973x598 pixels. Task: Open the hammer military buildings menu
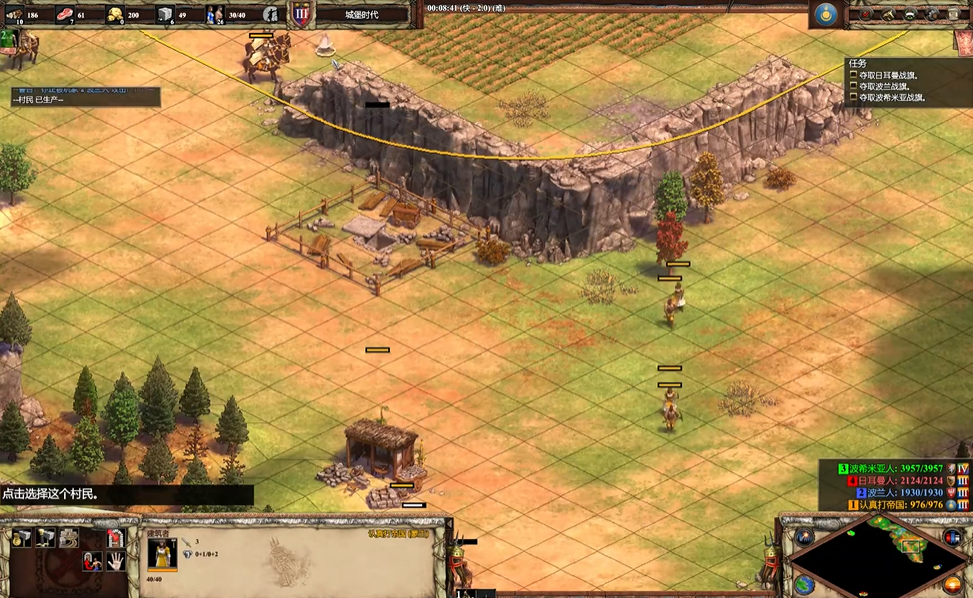45,538
